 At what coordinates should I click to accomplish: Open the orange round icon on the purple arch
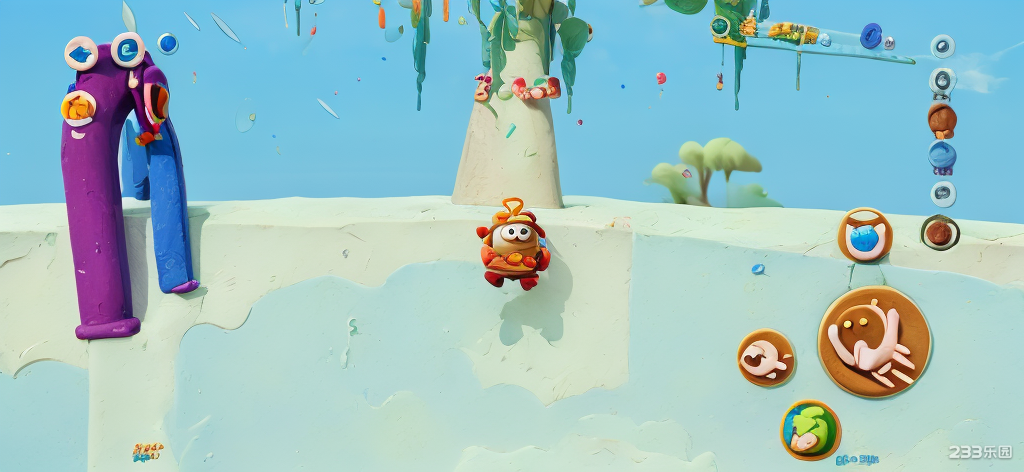(77, 107)
